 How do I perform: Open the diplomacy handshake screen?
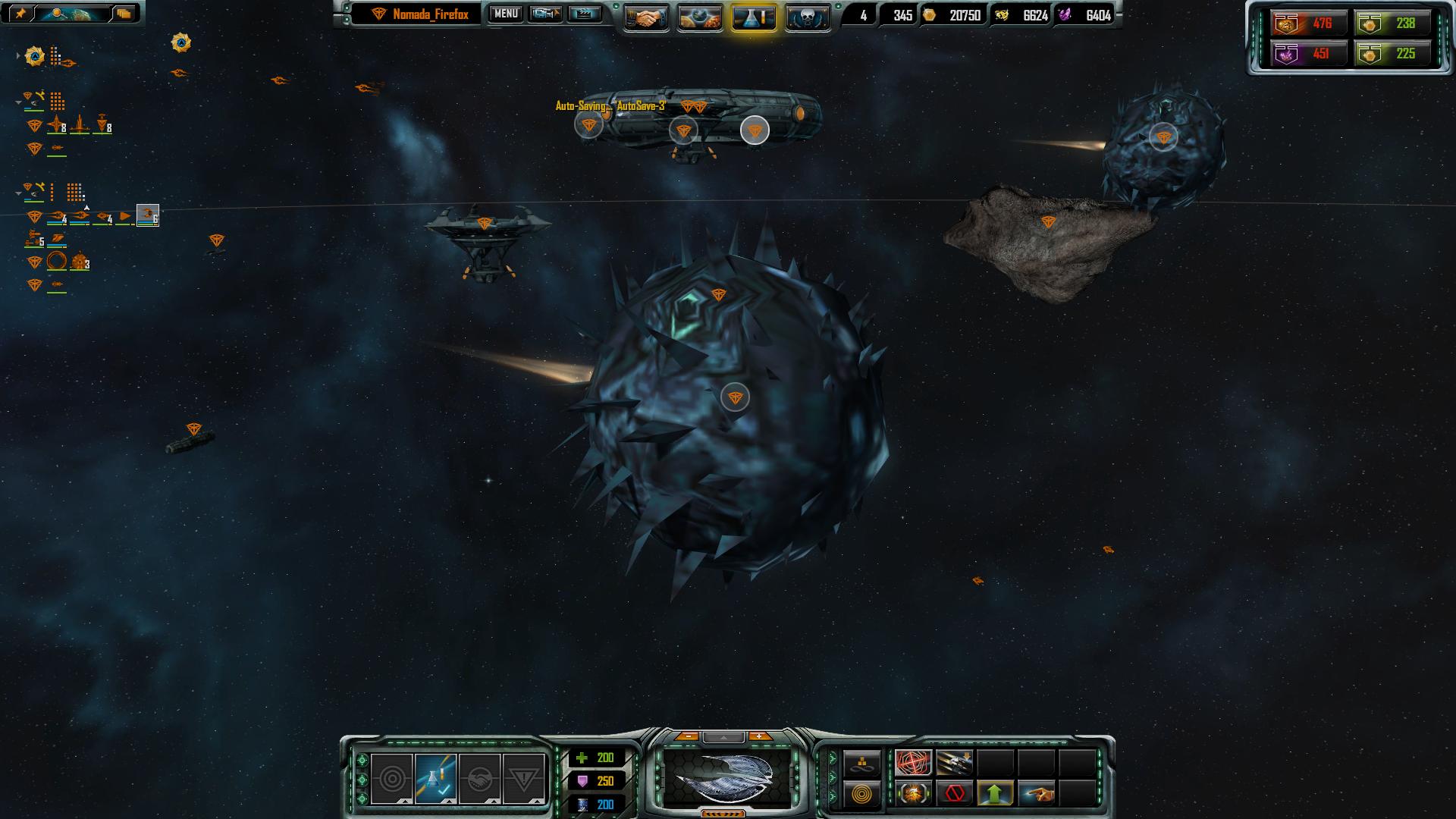pos(646,17)
